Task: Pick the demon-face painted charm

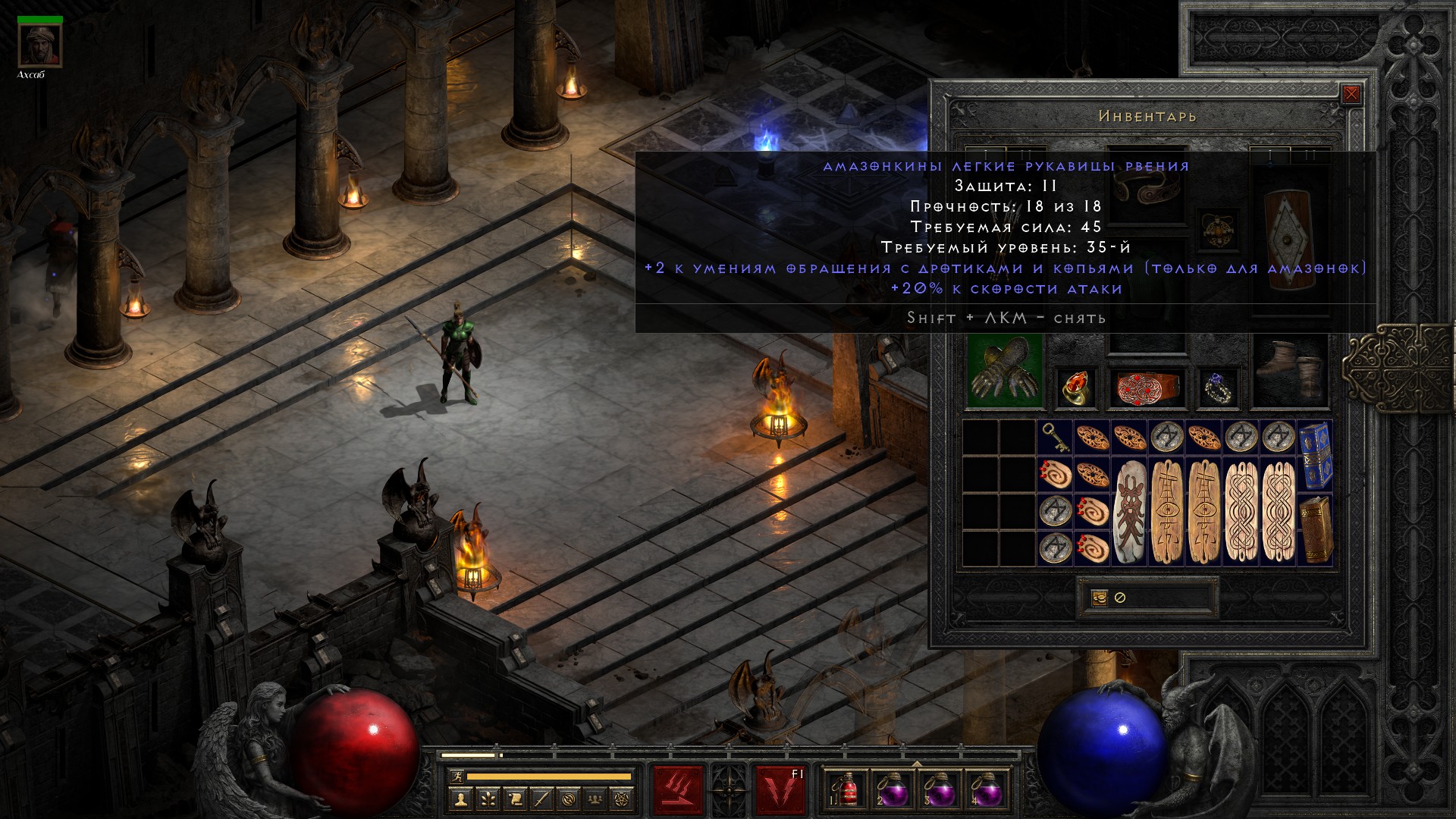Action: point(1130,512)
